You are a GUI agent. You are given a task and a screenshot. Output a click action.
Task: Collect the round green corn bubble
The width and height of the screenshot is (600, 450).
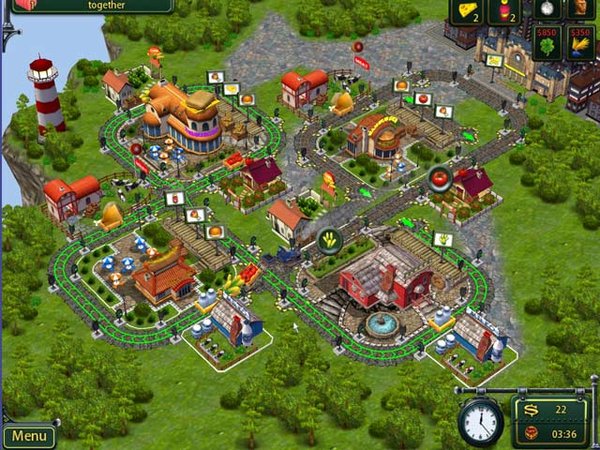[x=329, y=240]
